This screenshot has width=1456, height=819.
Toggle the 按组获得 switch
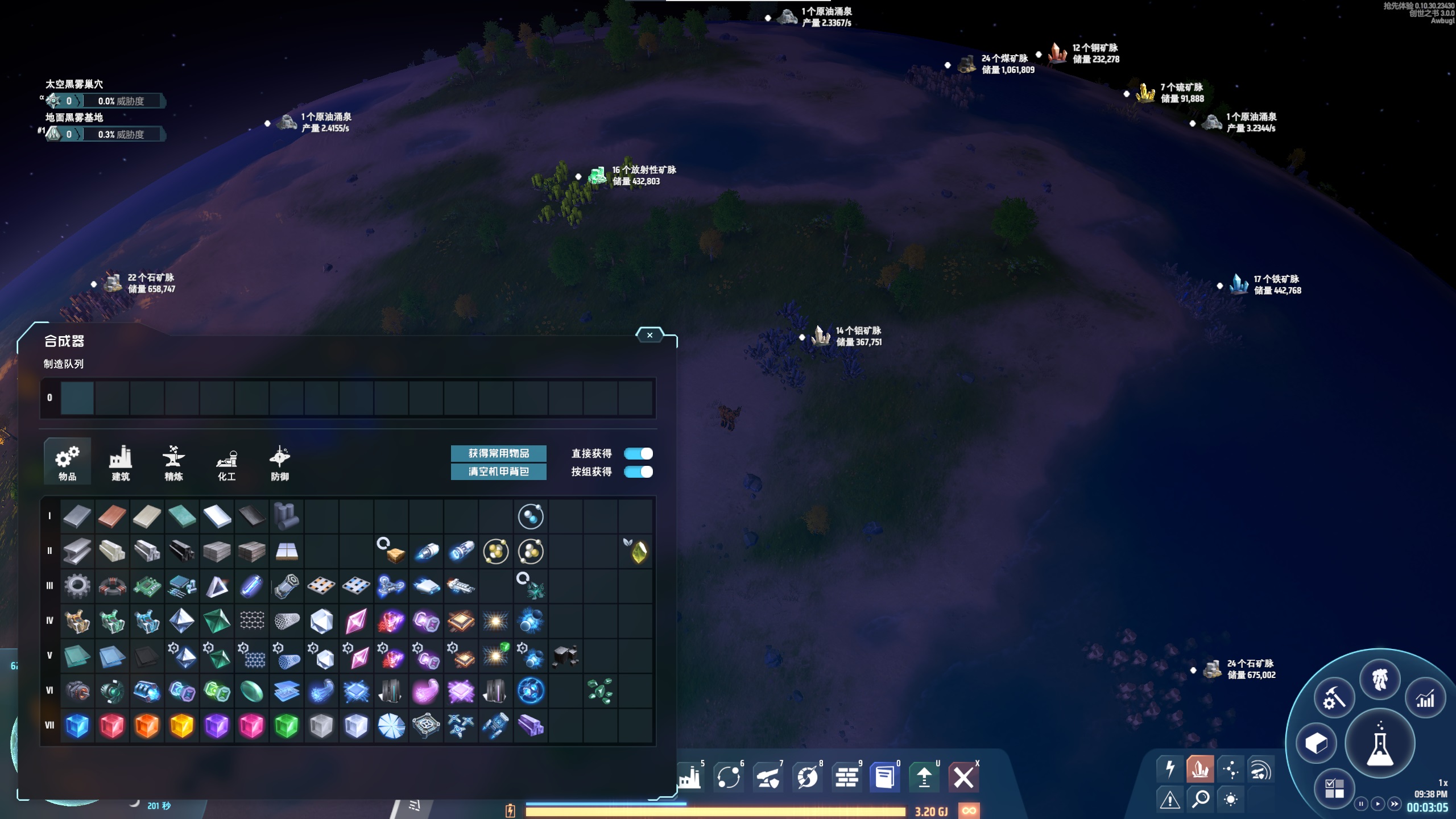(638, 471)
